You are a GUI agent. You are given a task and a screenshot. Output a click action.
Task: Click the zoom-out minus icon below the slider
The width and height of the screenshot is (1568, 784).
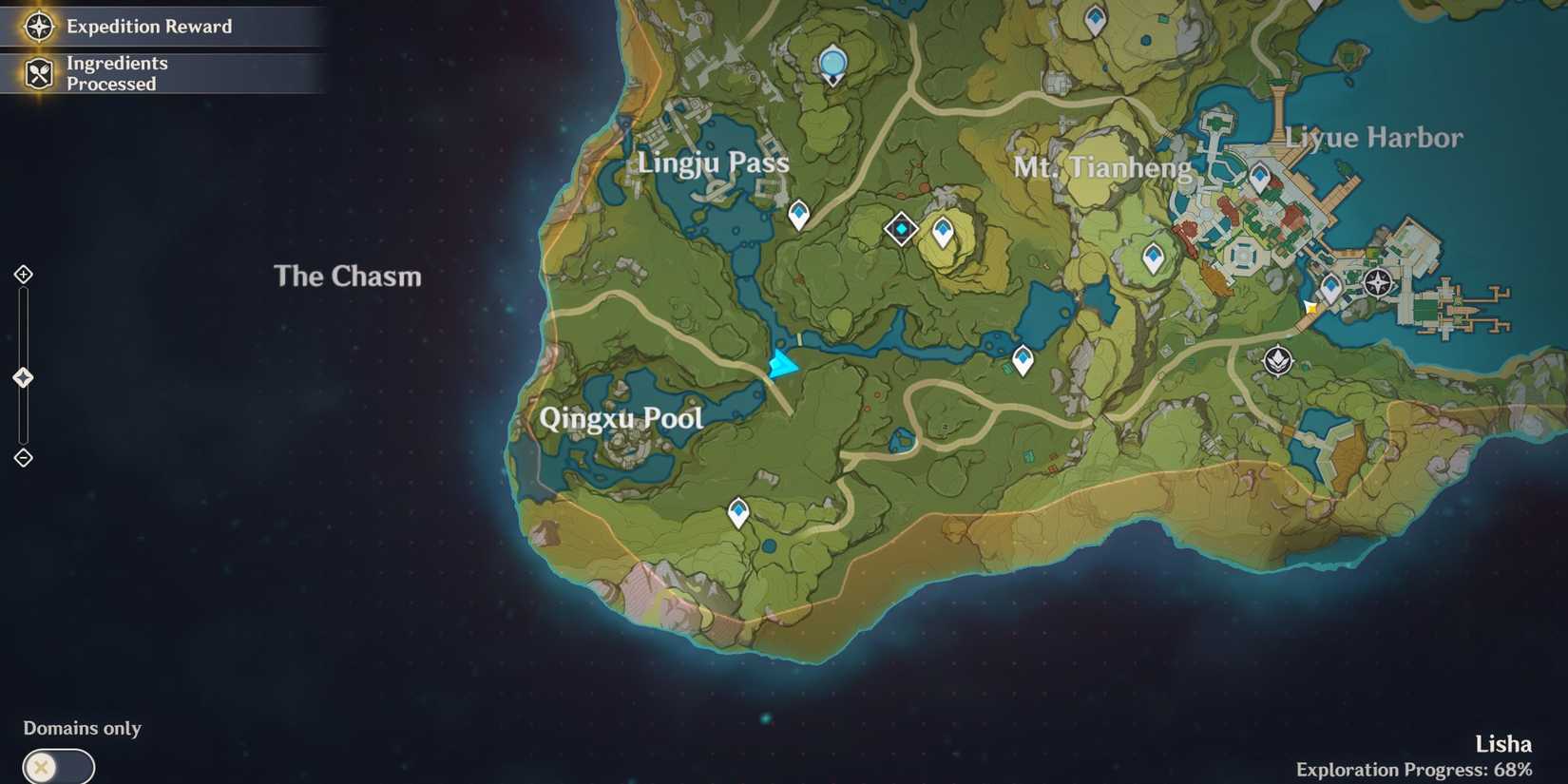click(x=22, y=457)
